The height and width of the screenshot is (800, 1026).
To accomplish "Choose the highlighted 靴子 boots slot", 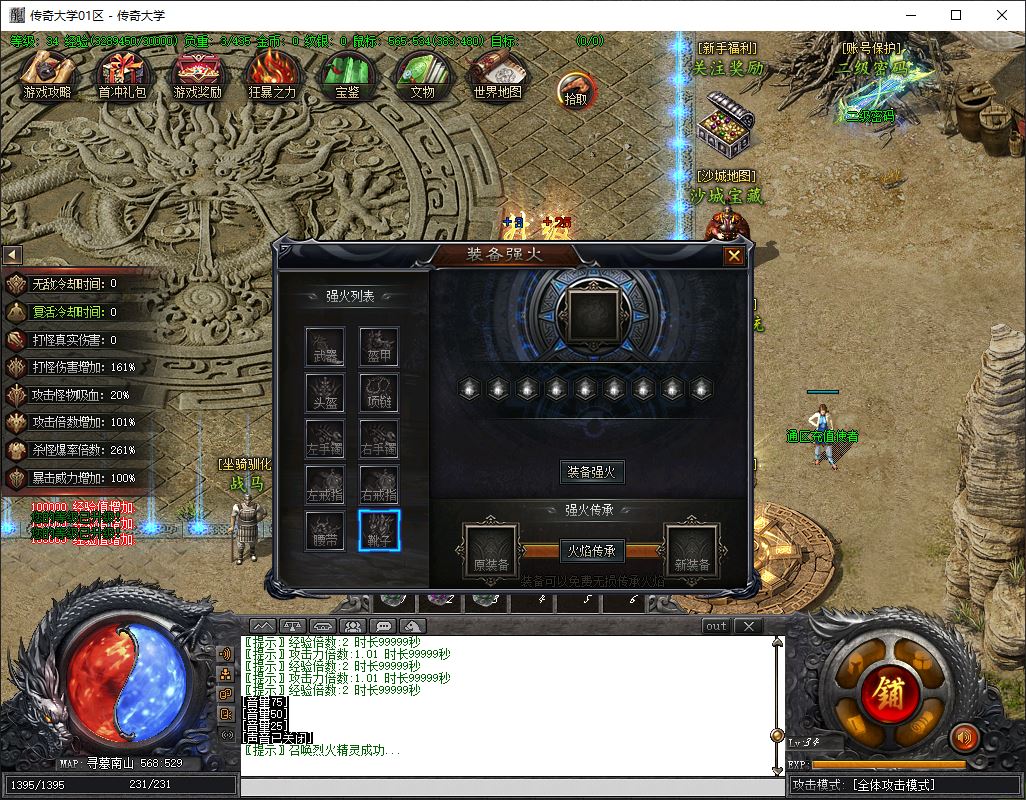I will (379, 530).
